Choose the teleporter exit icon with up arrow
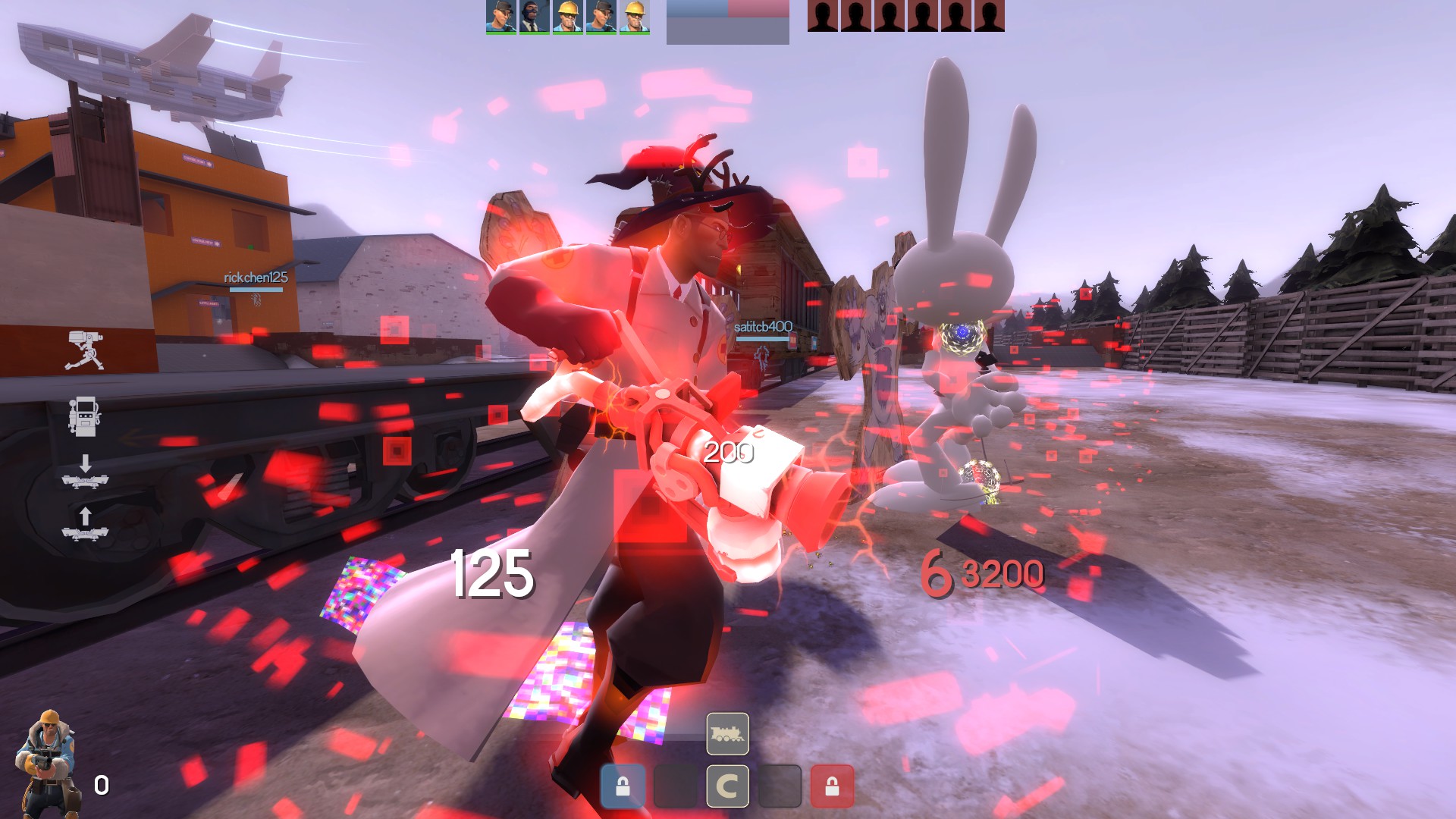 85,525
